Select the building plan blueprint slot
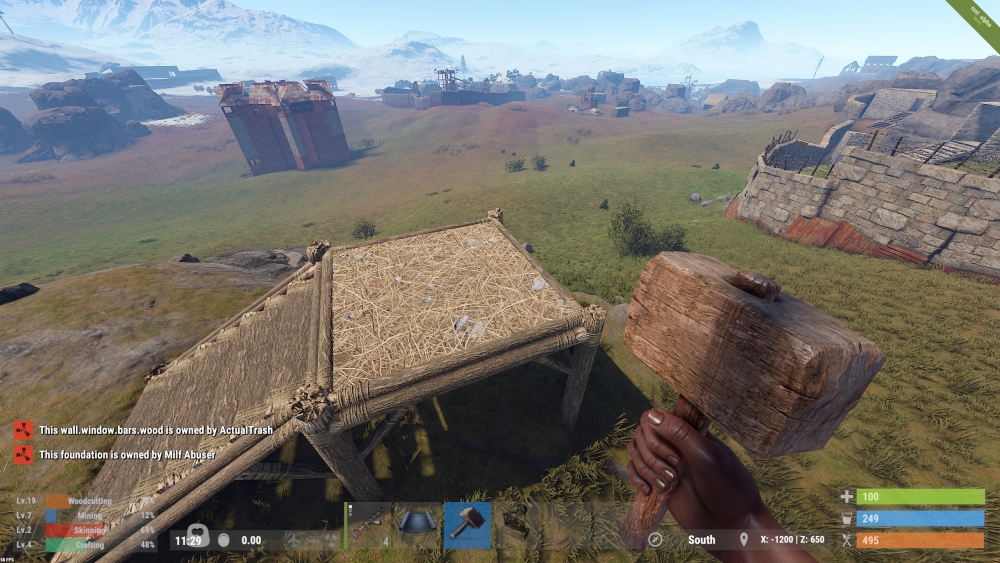The height and width of the screenshot is (563, 1000). (418, 525)
